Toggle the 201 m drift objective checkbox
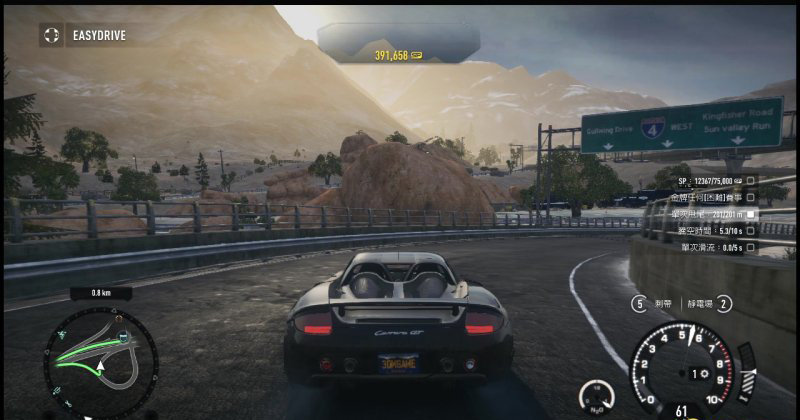The height and width of the screenshot is (420, 800). 752,214
